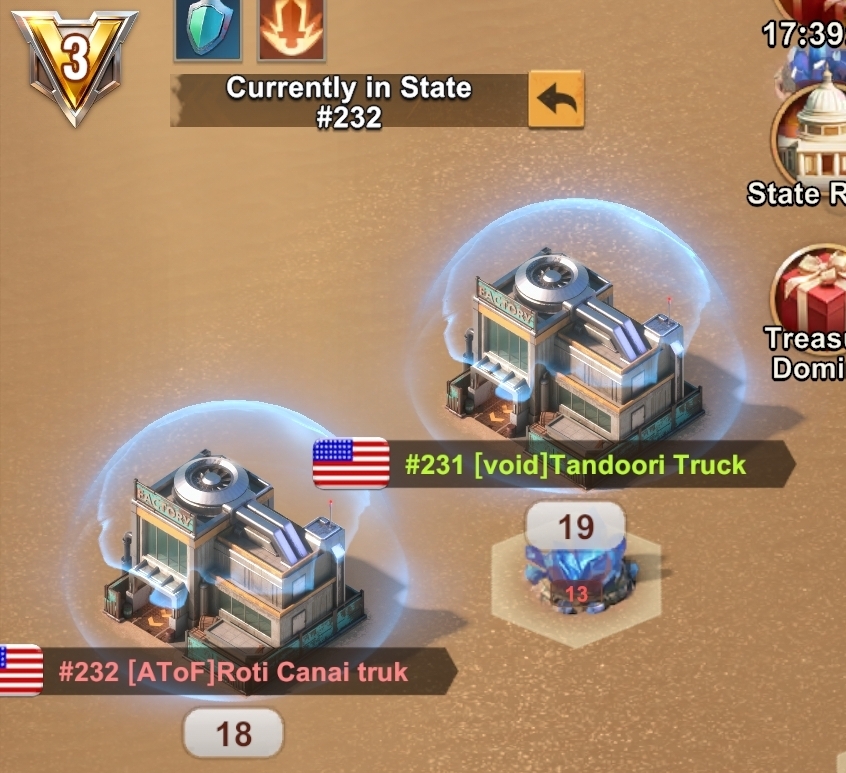846x773 pixels.
Task: Open the VIP 3 badge
Action: 74,62
